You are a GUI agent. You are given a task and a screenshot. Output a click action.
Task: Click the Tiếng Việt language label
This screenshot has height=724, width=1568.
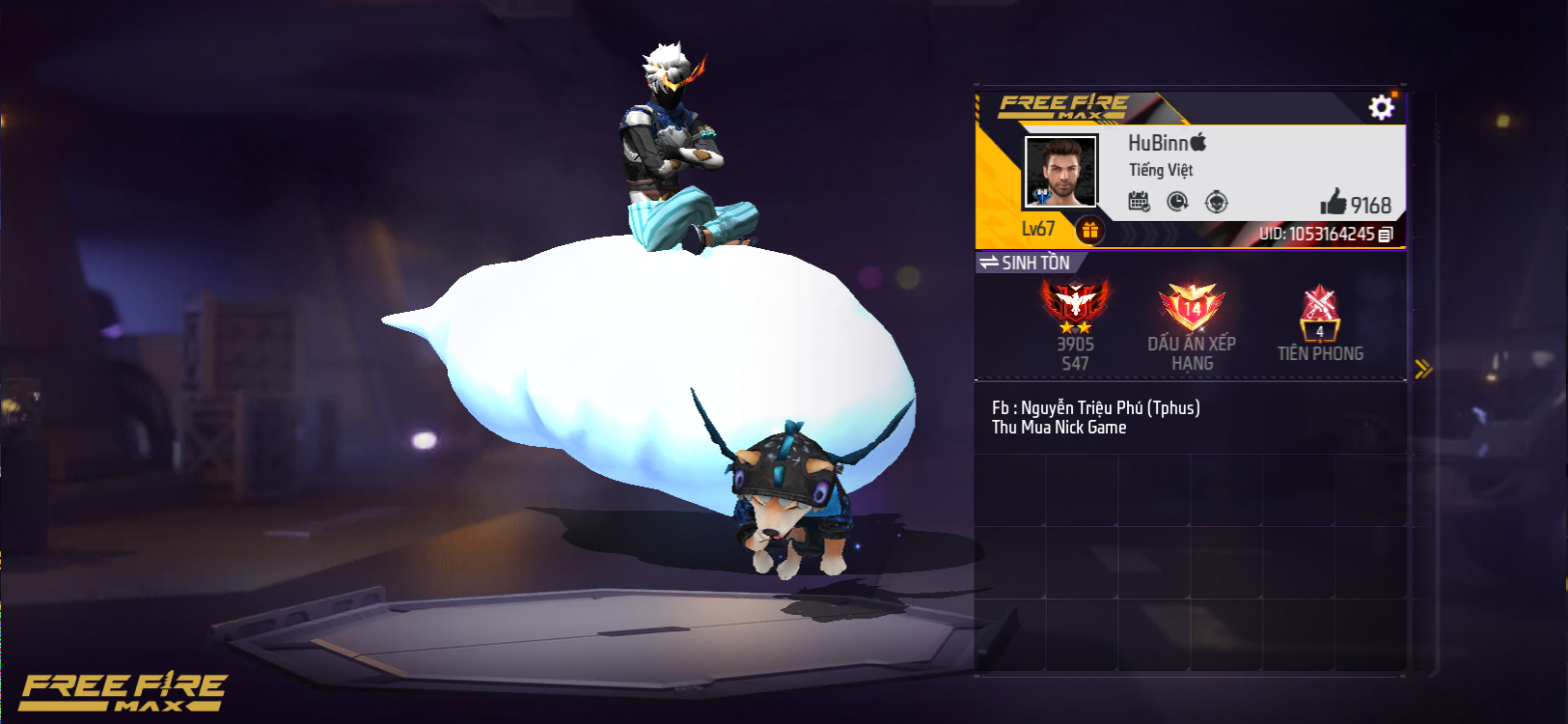pyautogui.click(x=1163, y=171)
